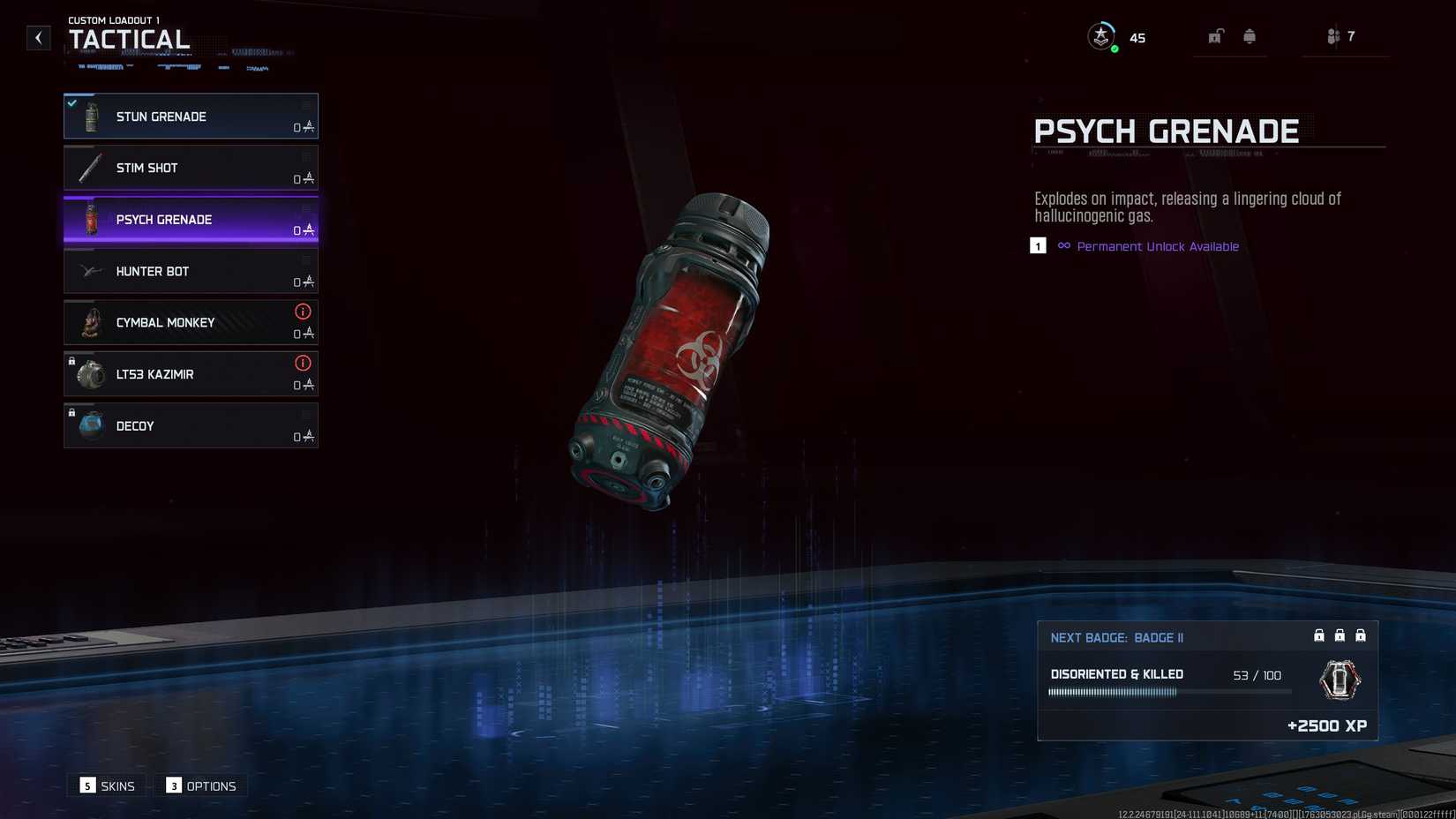Click the Cymbal Monkey warning icon
The height and width of the screenshot is (819, 1456).
[x=303, y=312]
